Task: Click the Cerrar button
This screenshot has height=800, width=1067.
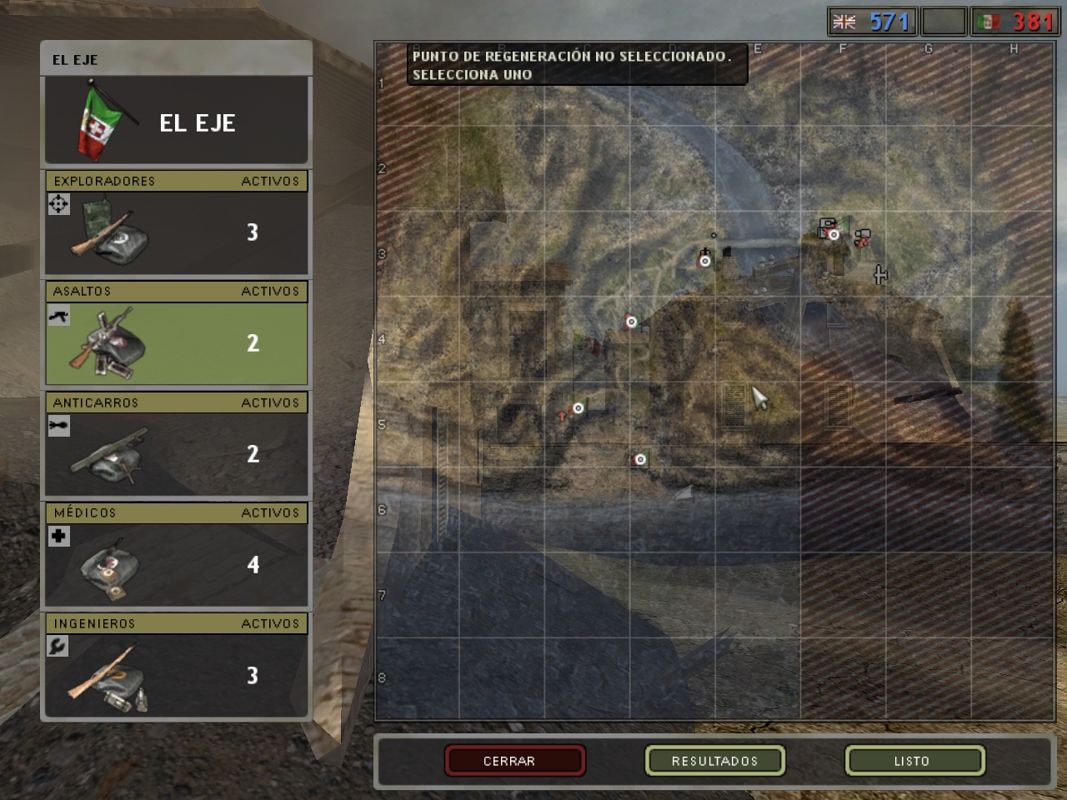Action: (x=515, y=761)
